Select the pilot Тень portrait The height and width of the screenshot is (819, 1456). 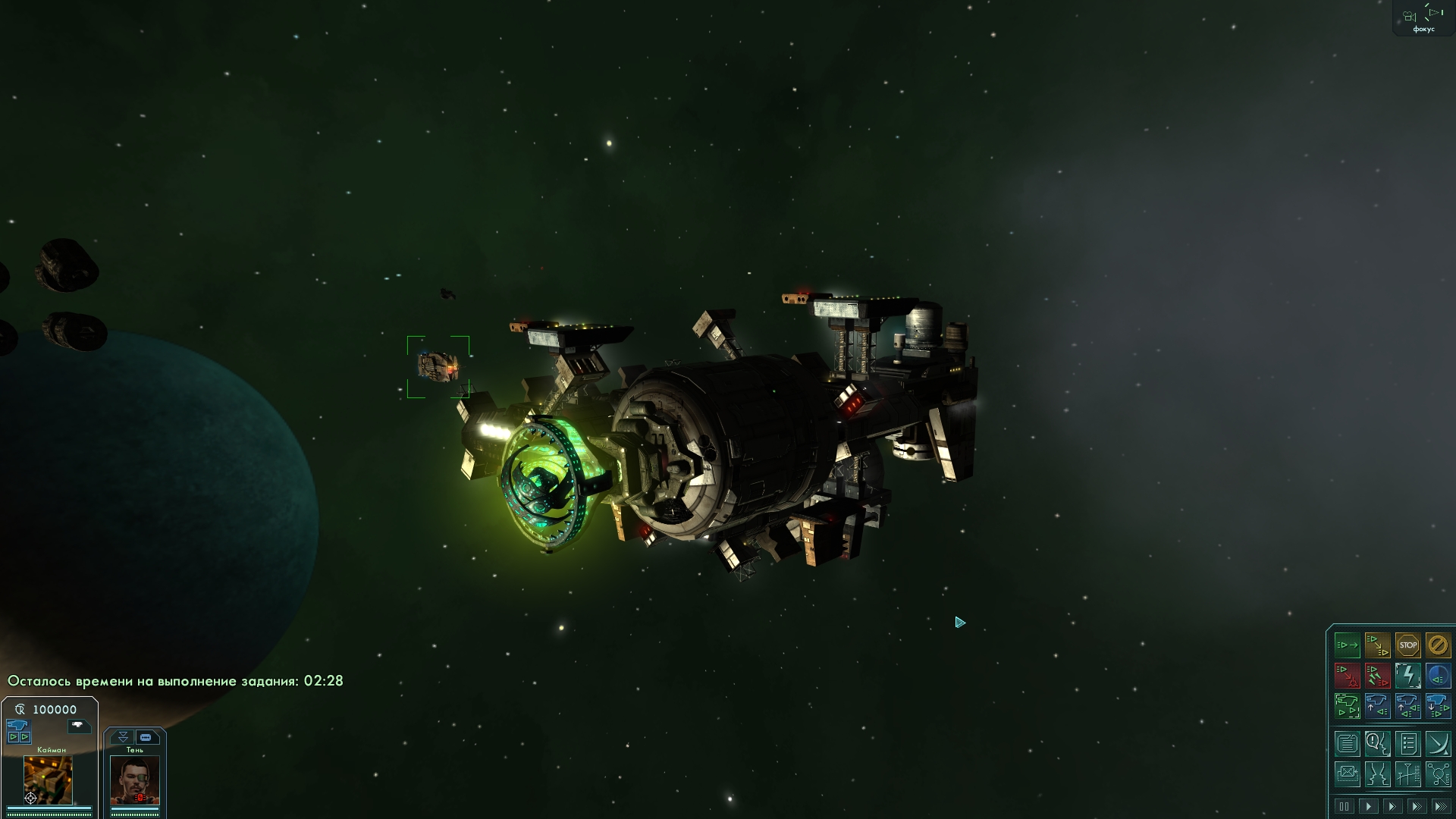click(135, 780)
